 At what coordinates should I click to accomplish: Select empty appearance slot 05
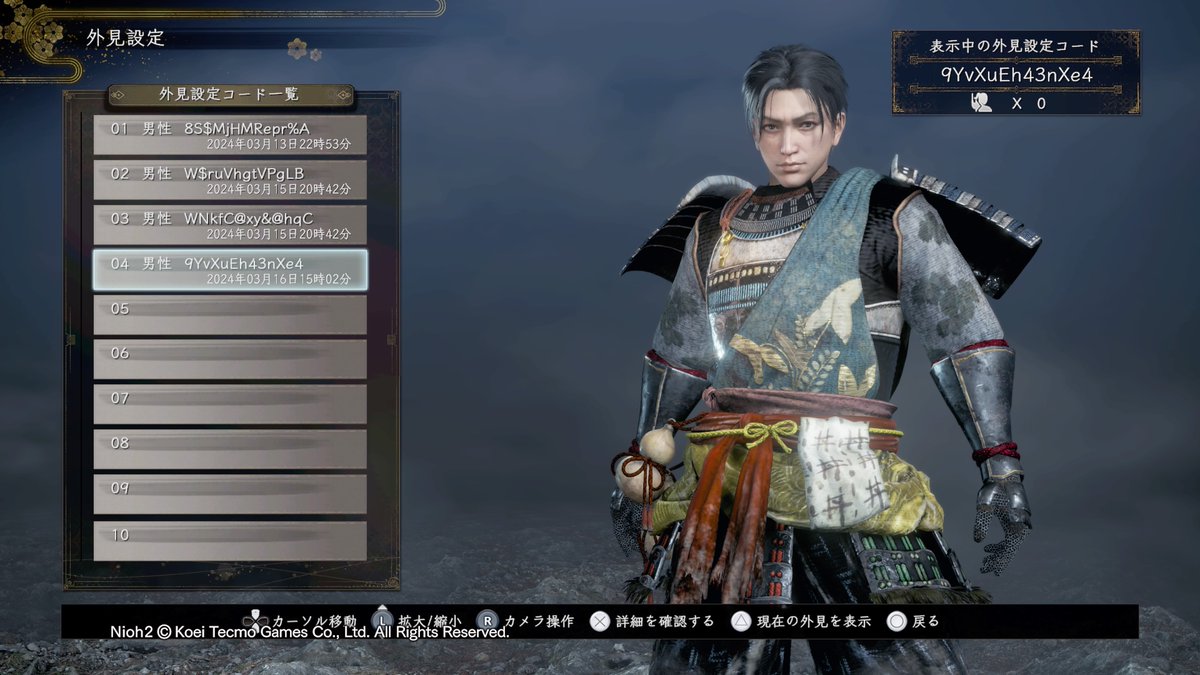pos(230,315)
